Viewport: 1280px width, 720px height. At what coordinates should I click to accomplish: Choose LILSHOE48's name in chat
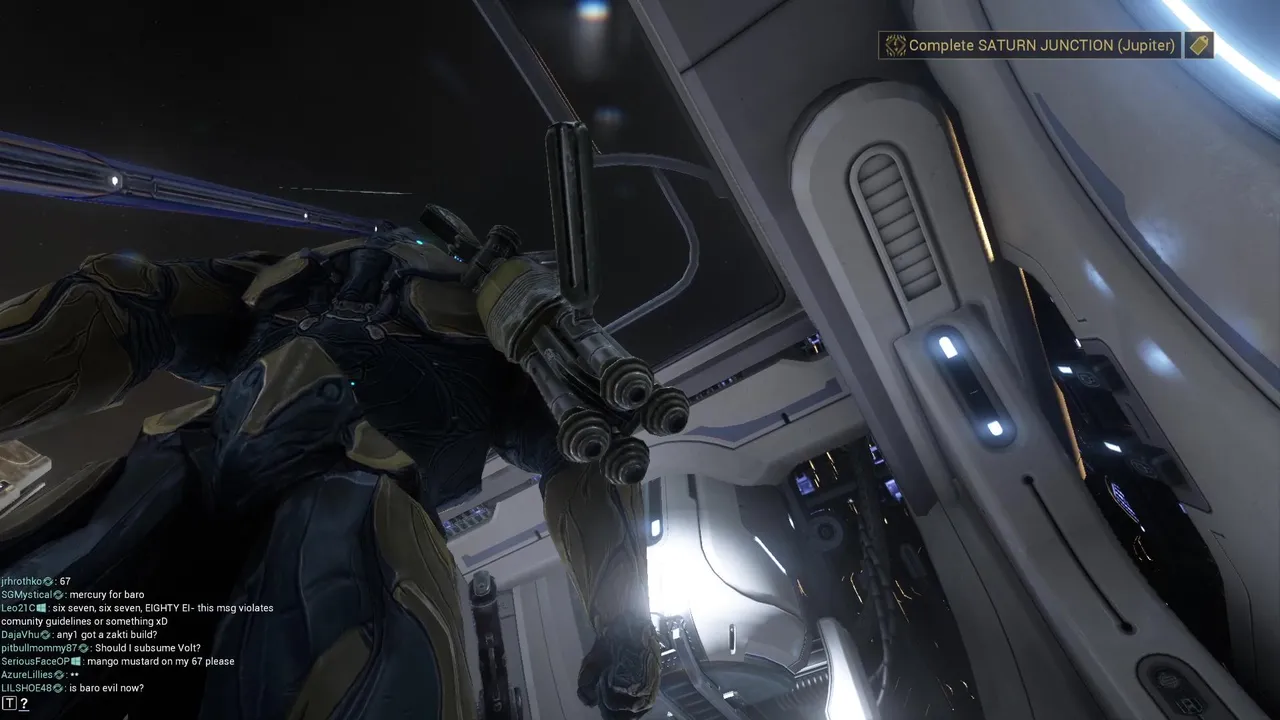(x=27, y=688)
